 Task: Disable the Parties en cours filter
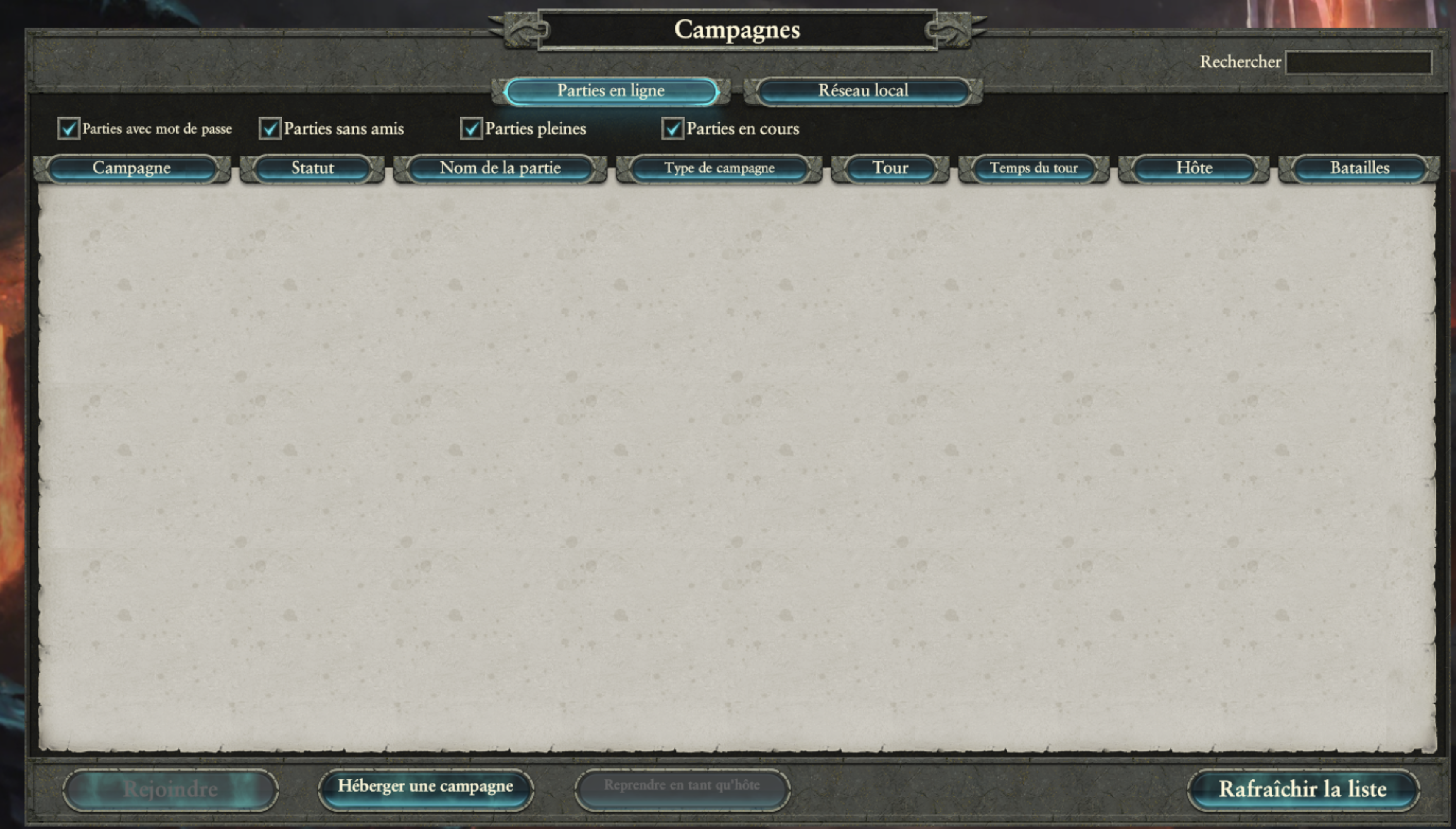(672, 129)
